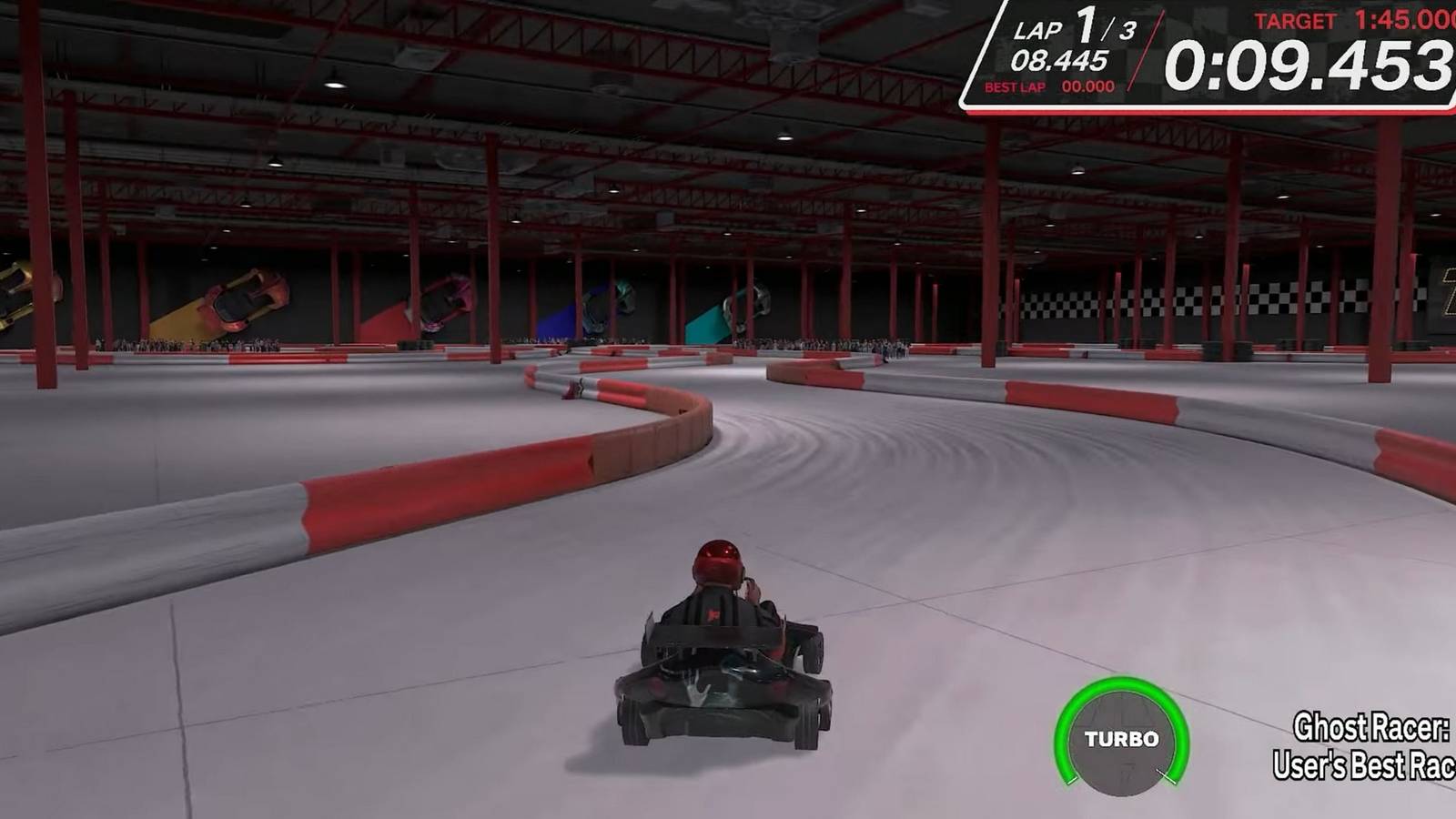The width and height of the screenshot is (1456, 819).
Task: Click the current lap time 08.445
Action: 1060,58
